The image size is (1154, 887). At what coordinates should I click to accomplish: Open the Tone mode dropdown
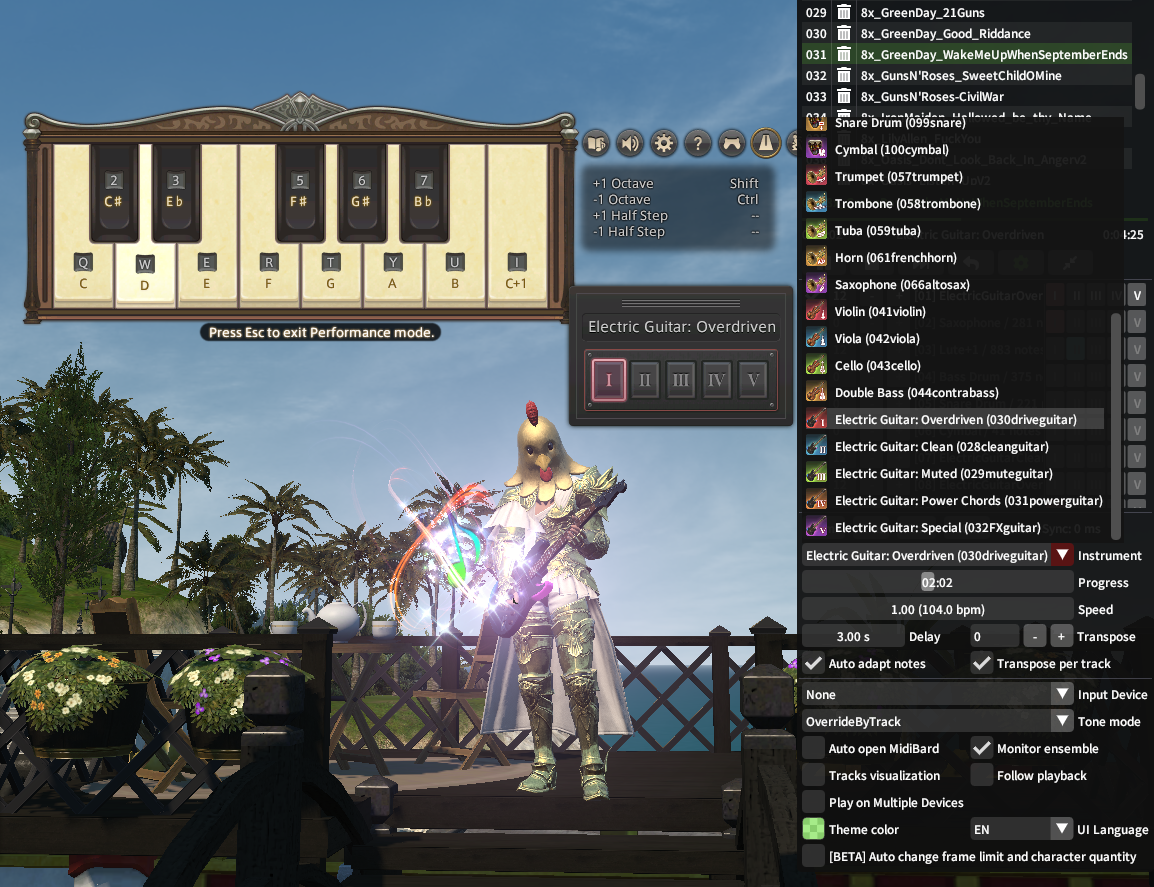(1062, 722)
